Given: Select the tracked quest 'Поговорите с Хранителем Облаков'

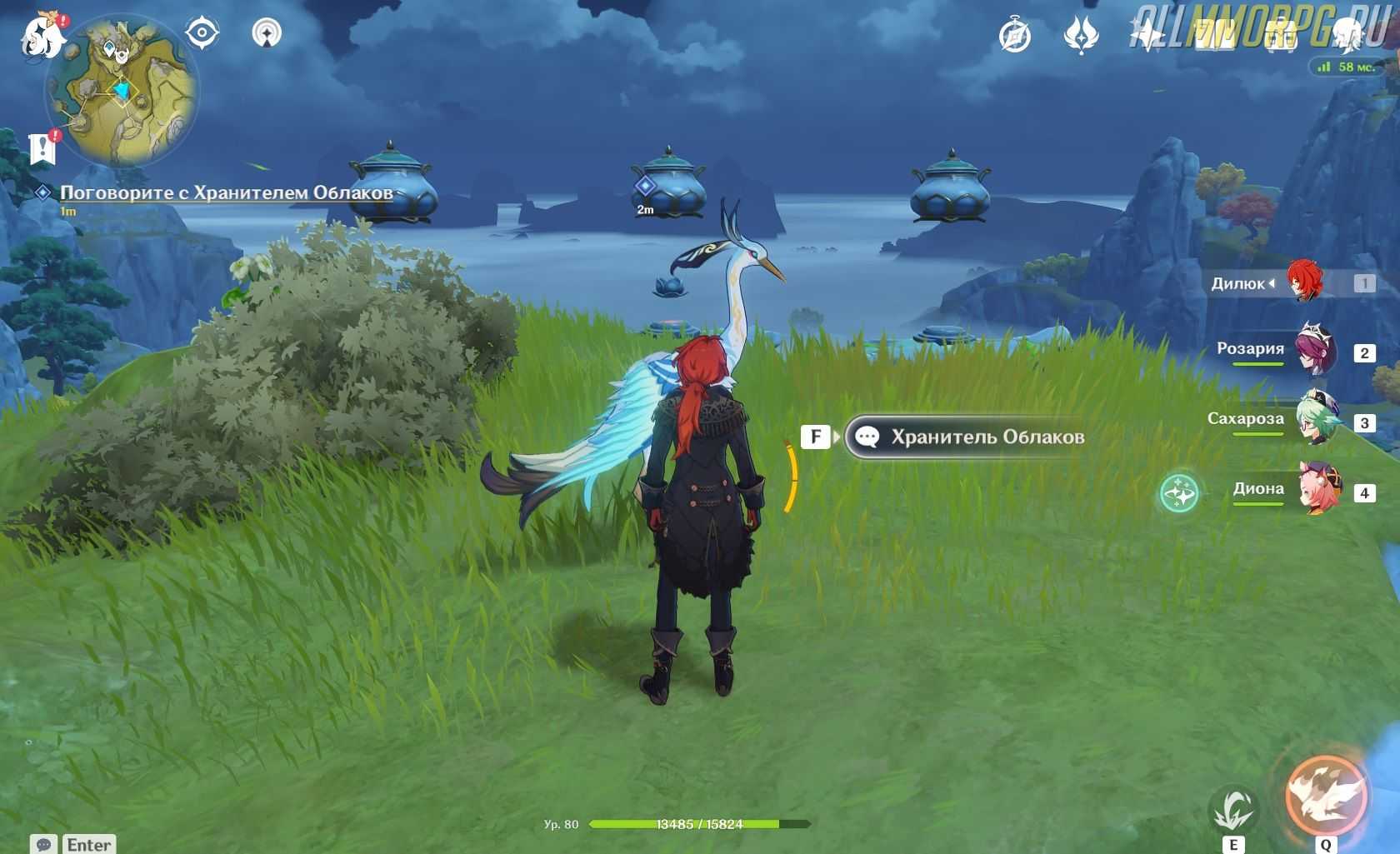Looking at the screenshot, I should click(x=226, y=193).
